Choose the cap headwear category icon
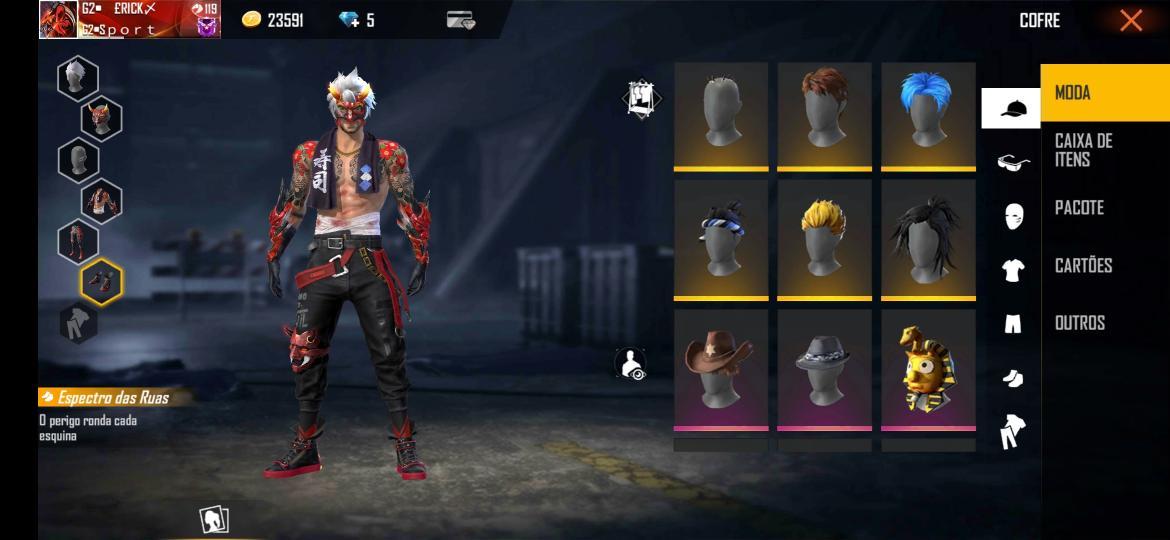Screen dimensions: 1170x540 (1011, 108)
